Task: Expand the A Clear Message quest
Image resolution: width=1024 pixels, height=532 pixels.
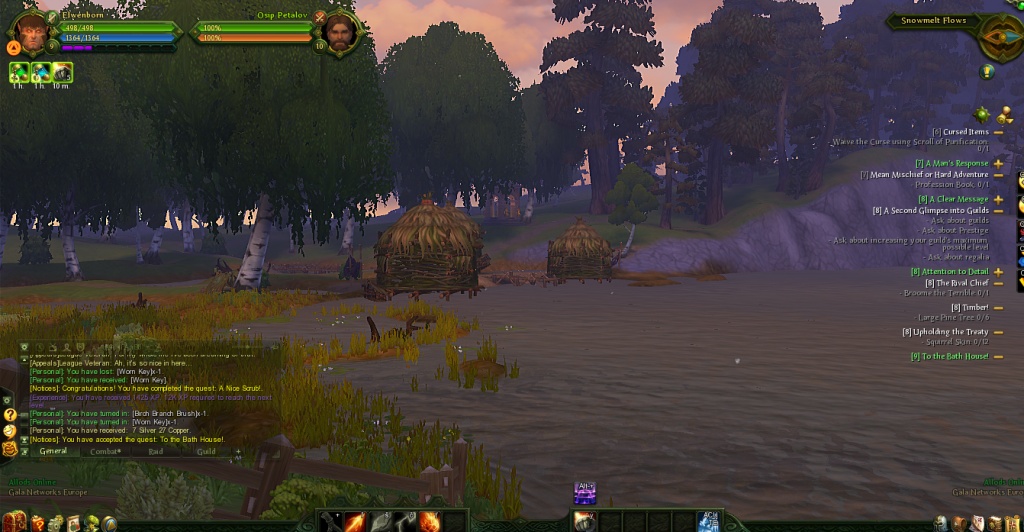Action: [998, 199]
